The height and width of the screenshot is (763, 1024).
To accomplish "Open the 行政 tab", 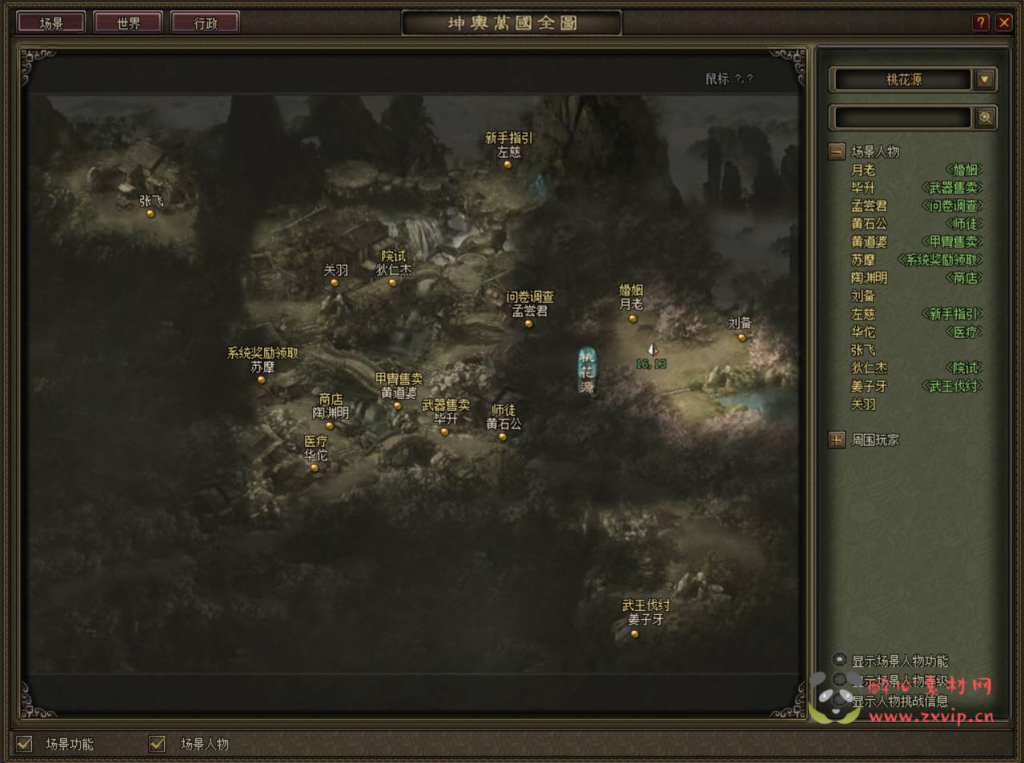I will coord(205,22).
